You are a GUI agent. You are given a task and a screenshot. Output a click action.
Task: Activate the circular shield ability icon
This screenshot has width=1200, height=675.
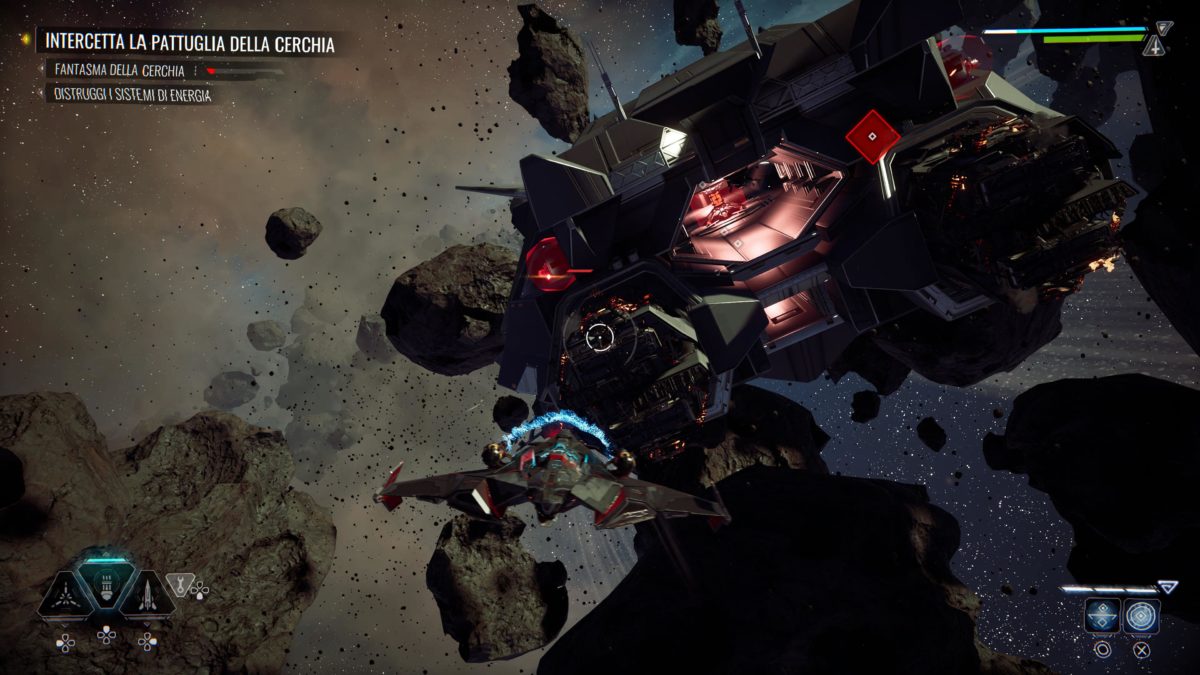coord(1141,616)
